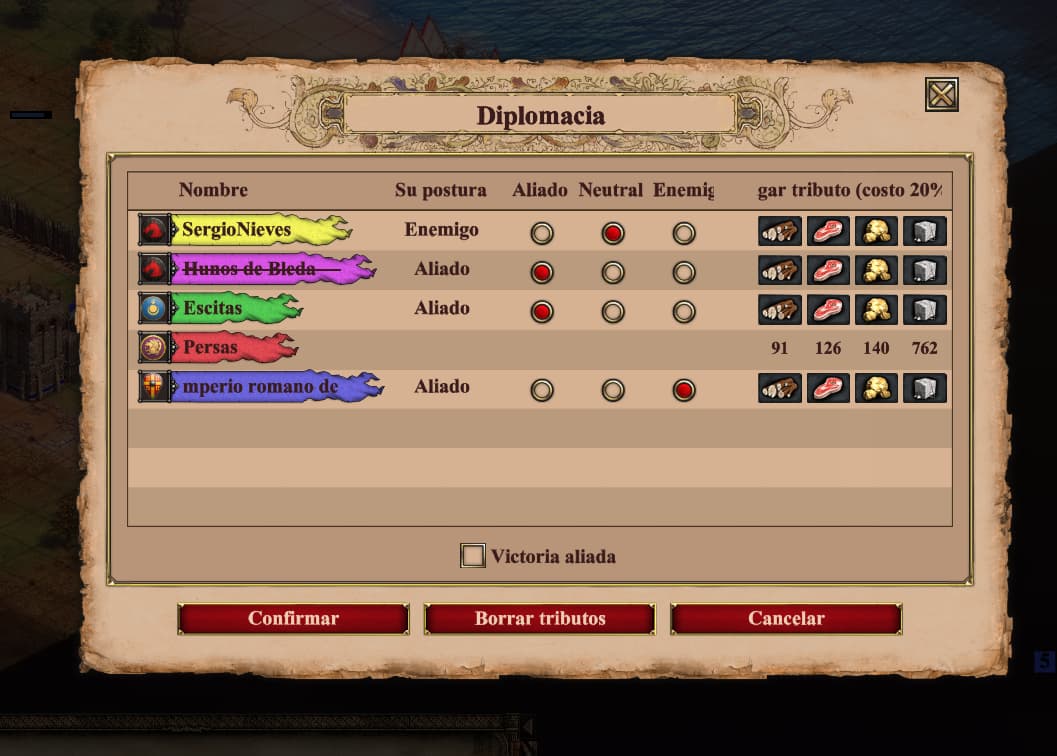Image resolution: width=1057 pixels, height=756 pixels.
Task: Confirm the diplomacy changes
Action: (293, 619)
